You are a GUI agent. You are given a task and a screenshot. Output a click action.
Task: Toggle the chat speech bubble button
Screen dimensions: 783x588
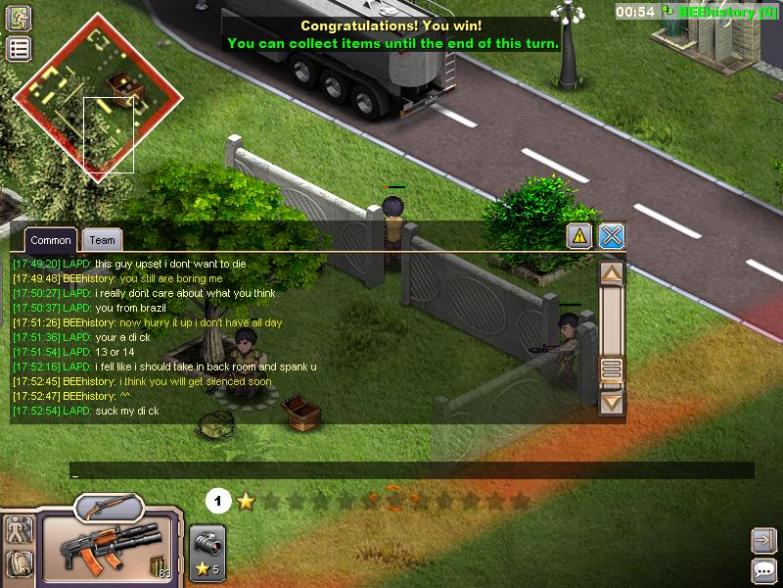pyautogui.click(x=764, y=570)
